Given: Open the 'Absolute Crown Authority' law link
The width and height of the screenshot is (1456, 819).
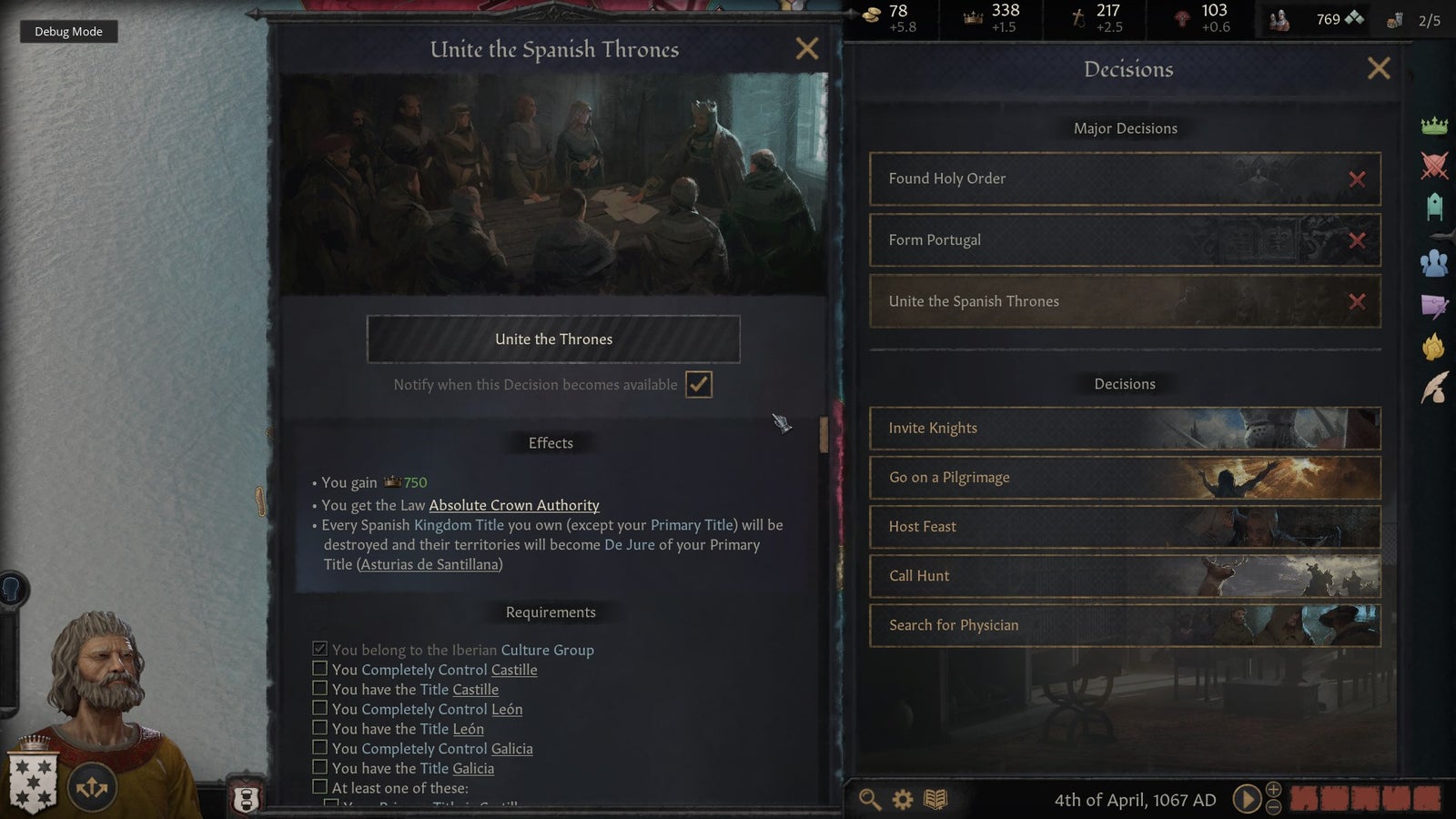Looking at the screenshot, I should [x=513, y=505].
